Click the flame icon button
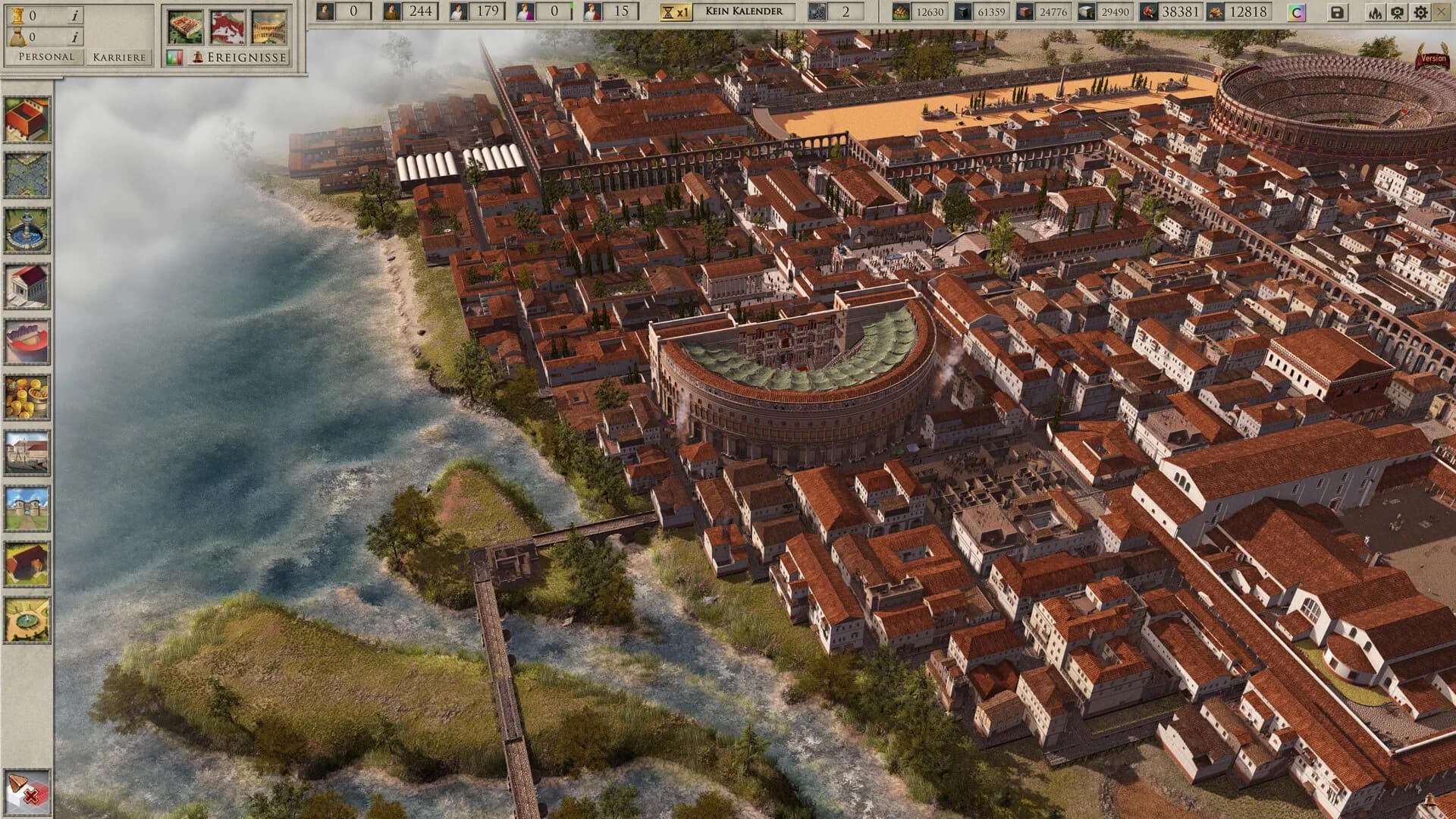The width and height of the screenshot is (1456, 819). point(1375,12)
